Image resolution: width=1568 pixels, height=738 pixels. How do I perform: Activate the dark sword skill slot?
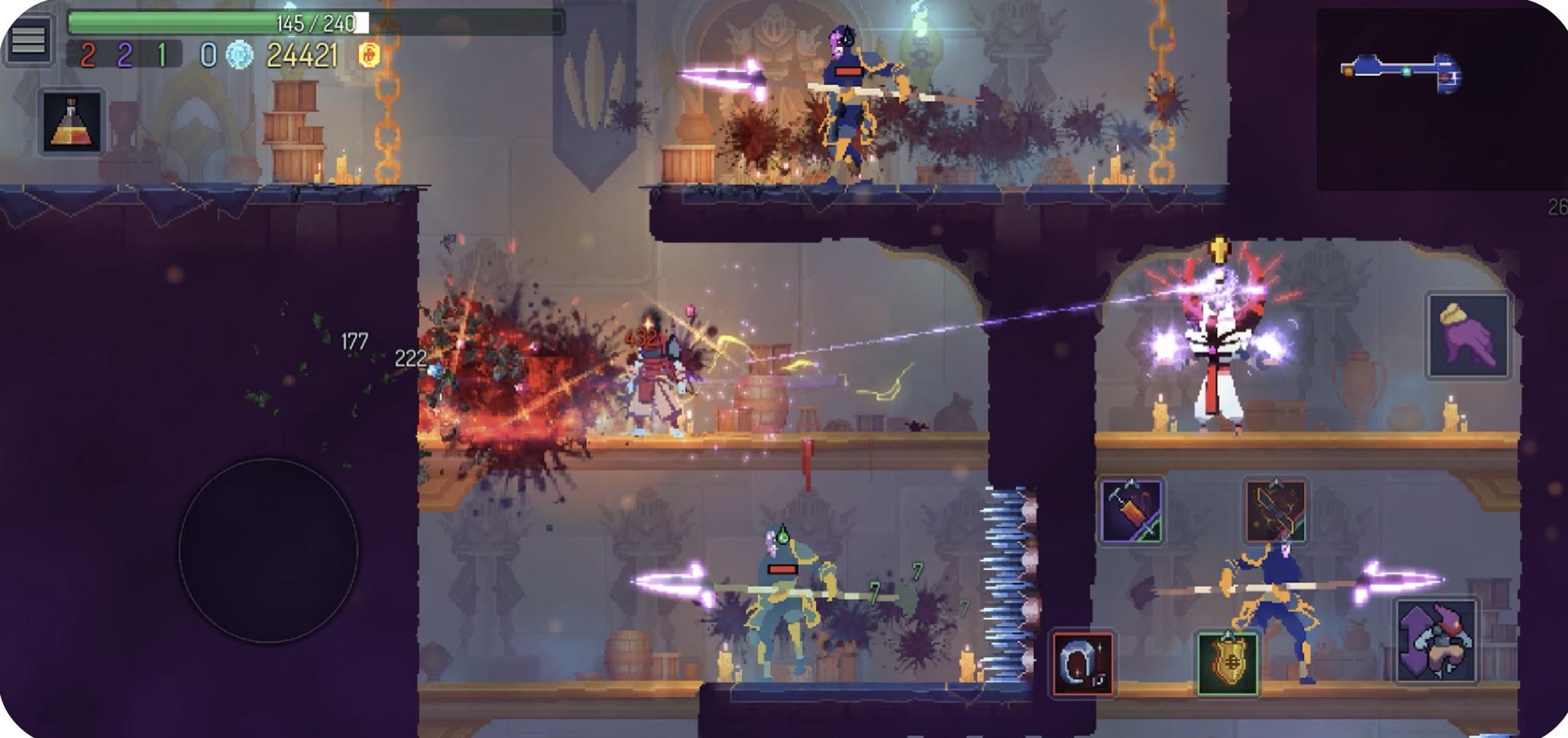[1275, 510]
